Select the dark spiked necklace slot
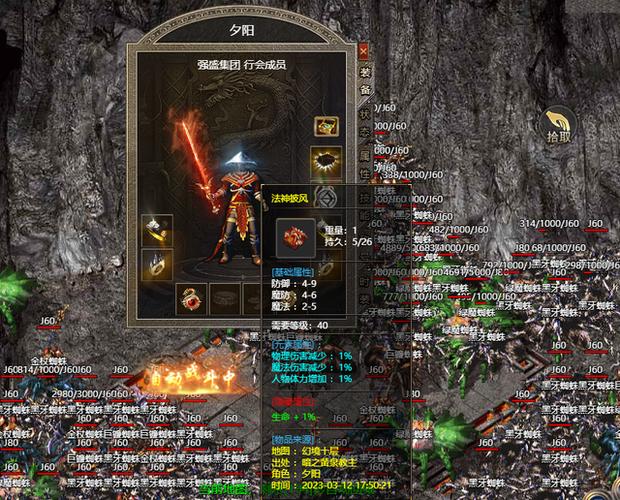Image resolution: width=620 pixels, height=500 pixels. pos(326,160)
